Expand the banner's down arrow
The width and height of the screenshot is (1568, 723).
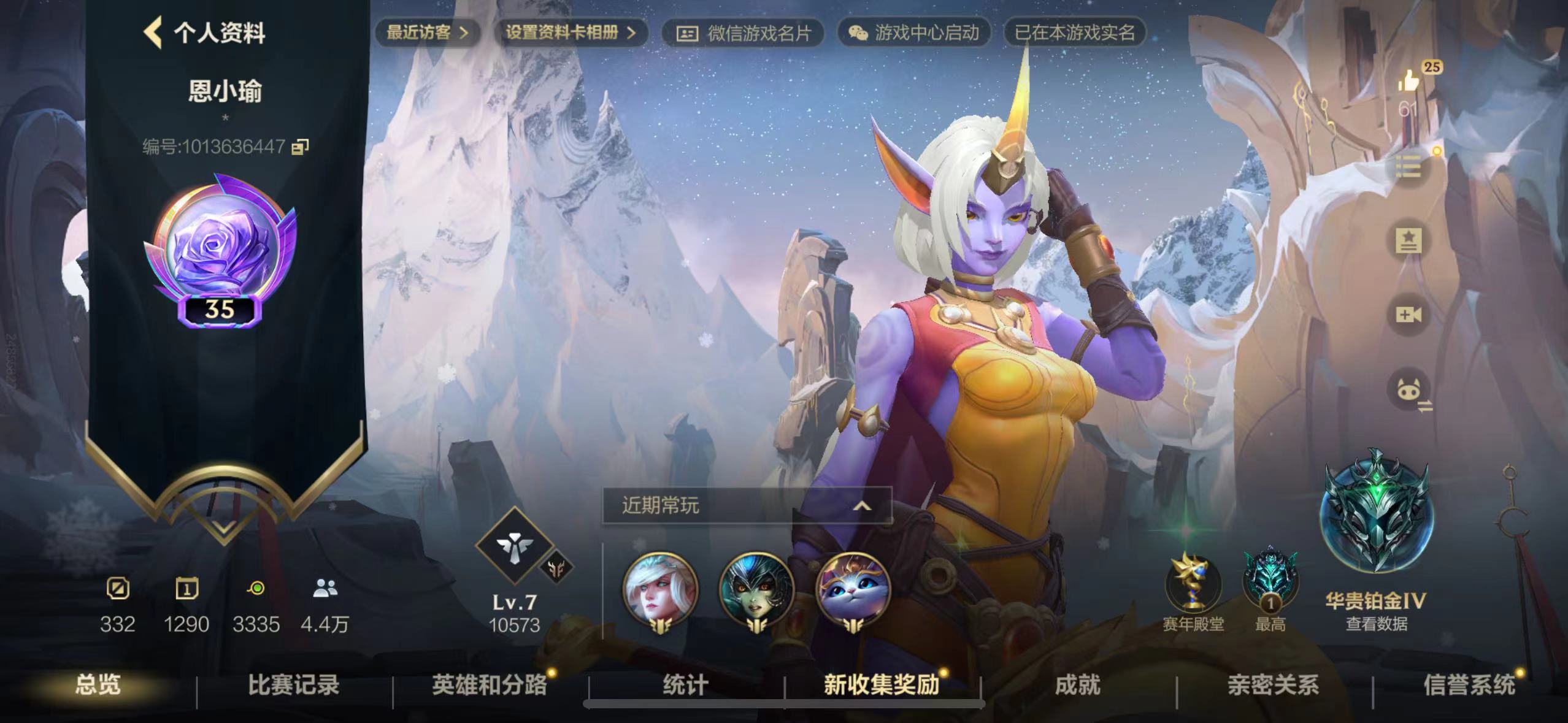[223, 527]
